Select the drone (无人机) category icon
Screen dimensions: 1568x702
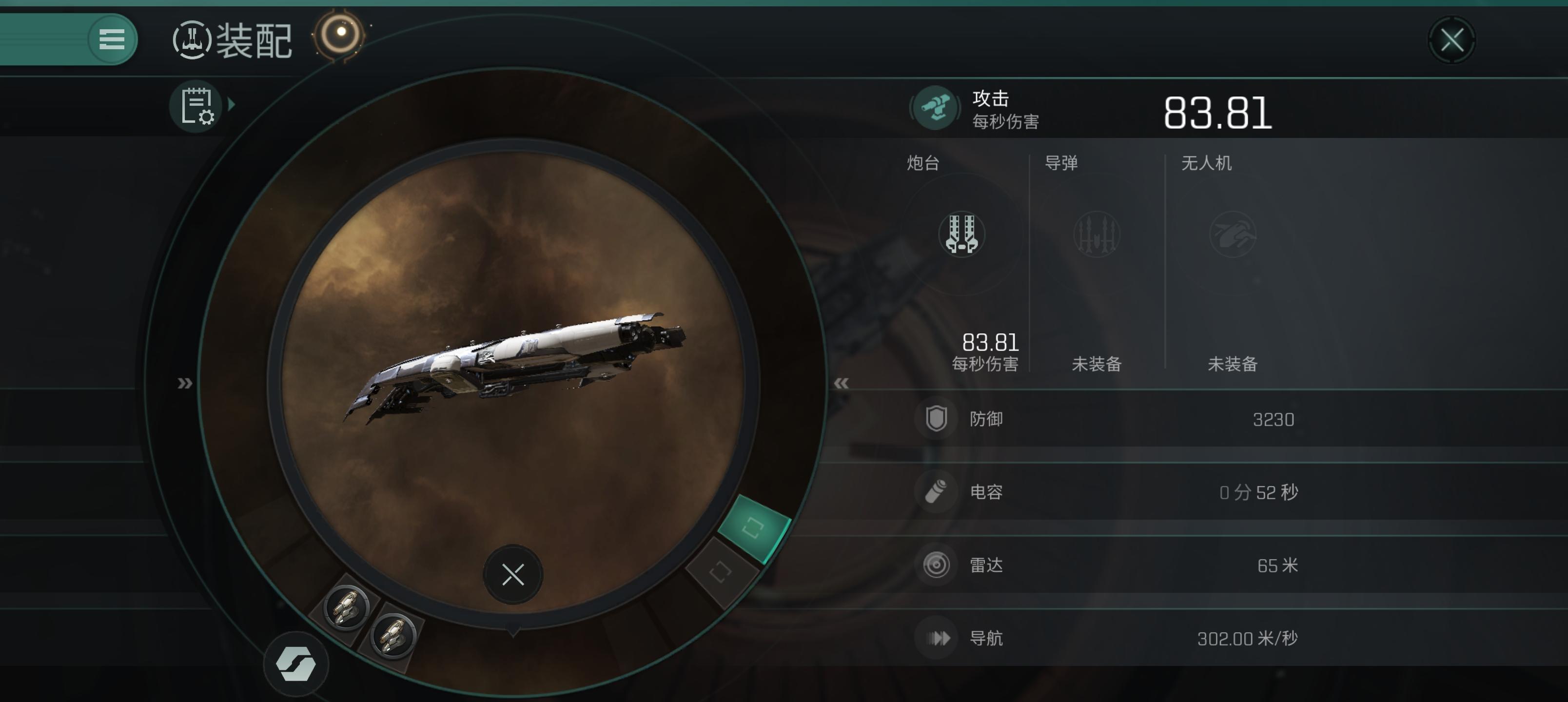click(1232, 234)
